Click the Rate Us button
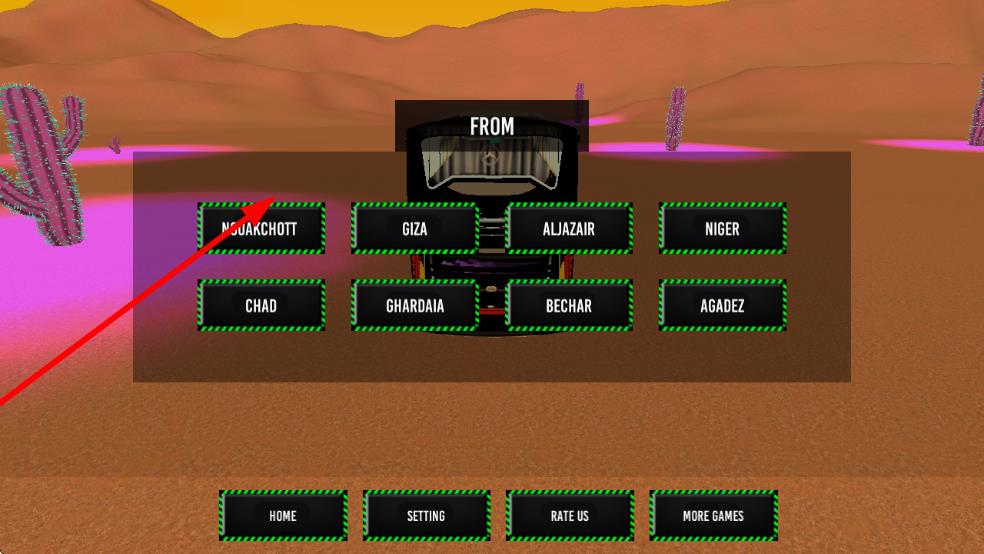 tap(570, 515)
